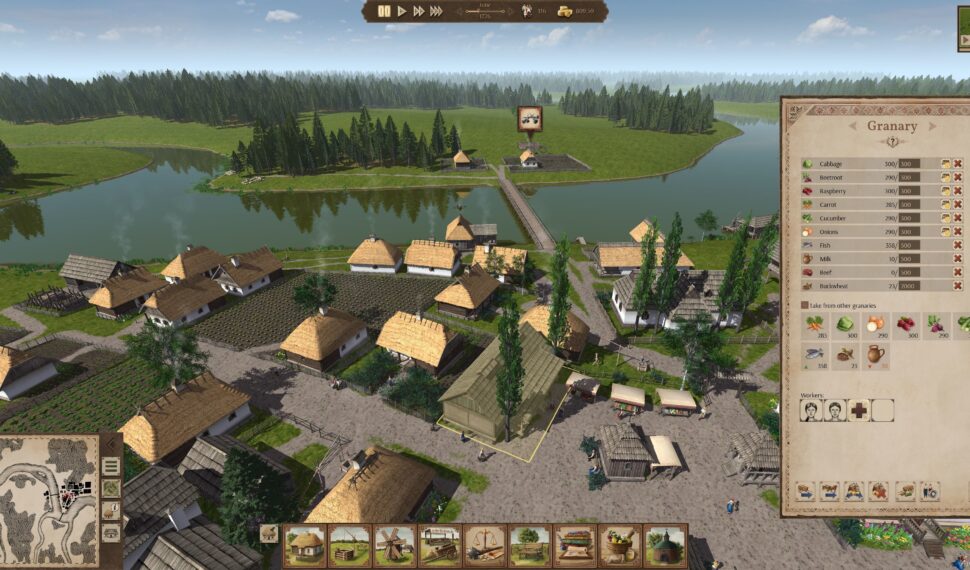Image resolution: width=970 pixels, height=570 pixels.
Task: Open the domed church build category
Action: pyautogui.click(x=664, y=545)
